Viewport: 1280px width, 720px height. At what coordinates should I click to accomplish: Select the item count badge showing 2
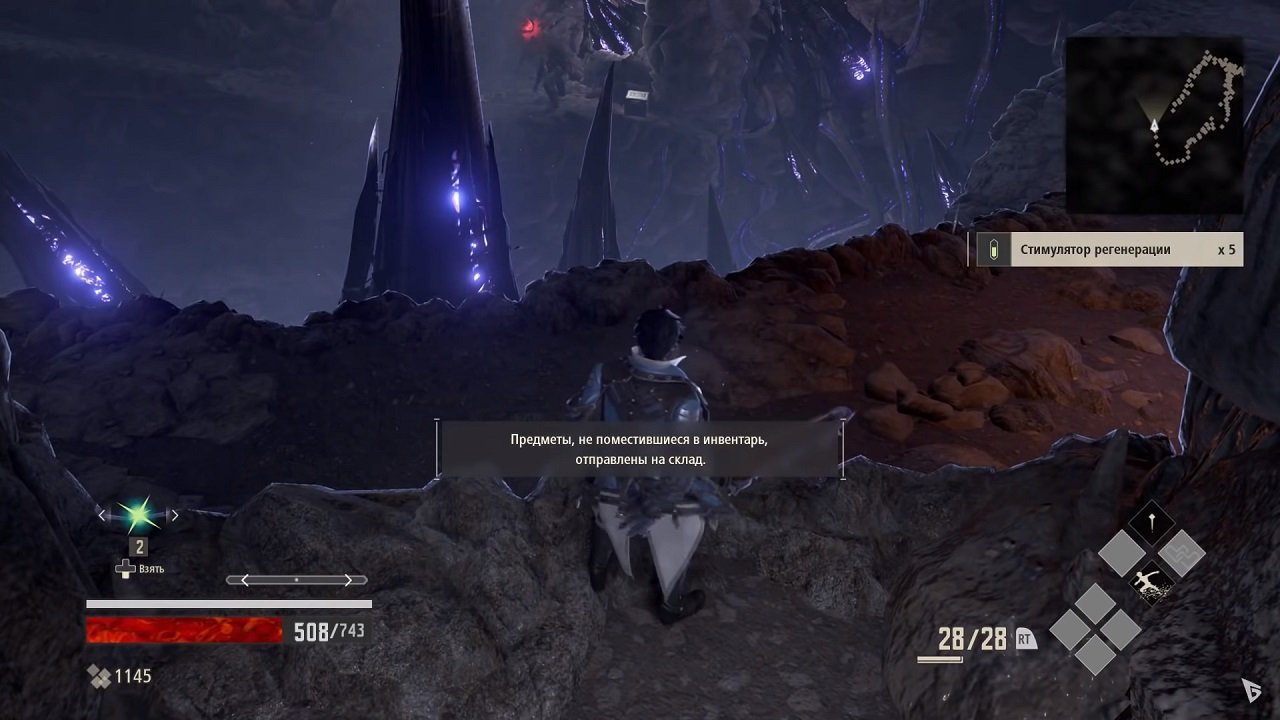point(138,547)
